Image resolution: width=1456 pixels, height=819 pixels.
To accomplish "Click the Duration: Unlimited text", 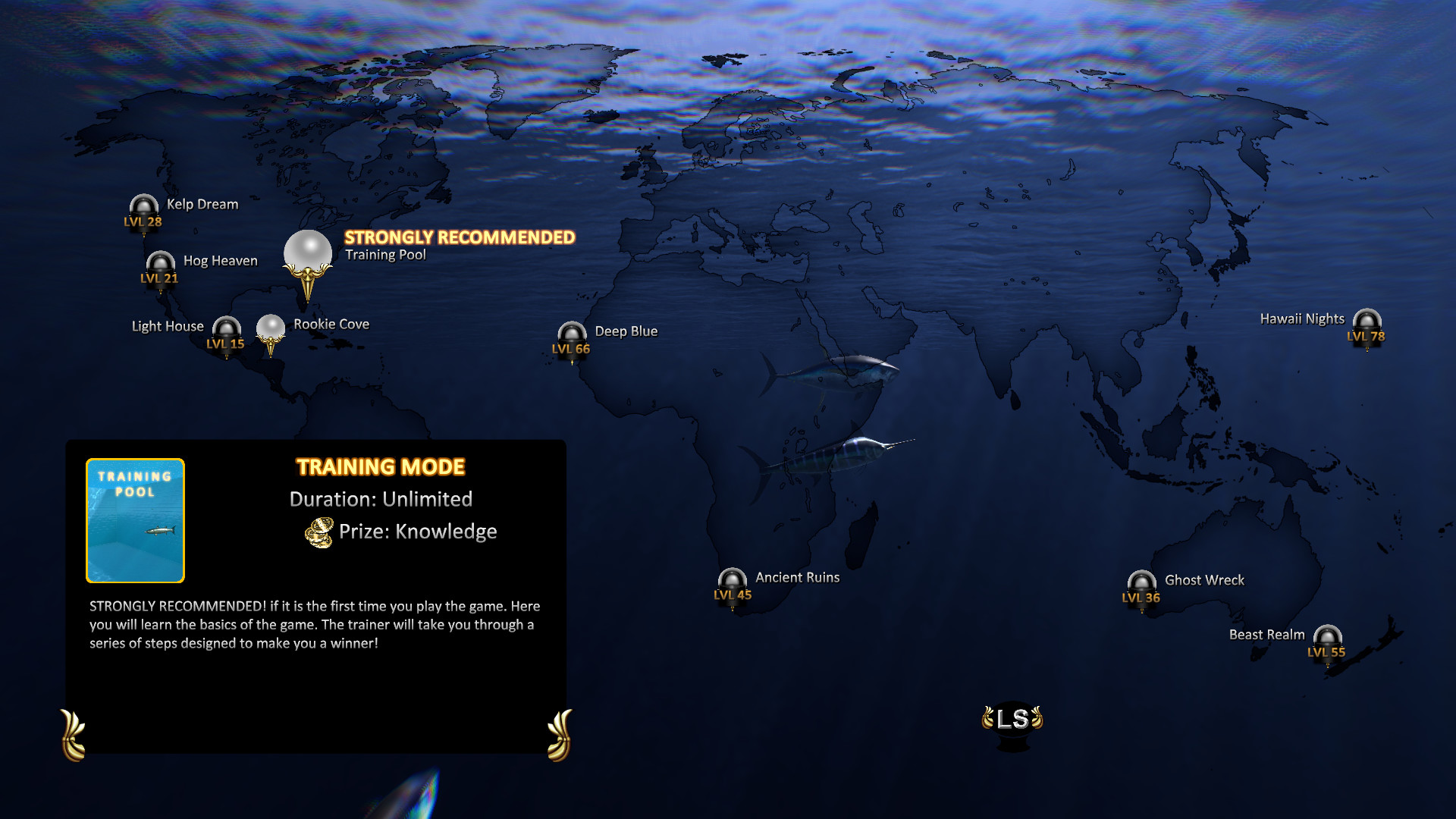I will [381, 499].
